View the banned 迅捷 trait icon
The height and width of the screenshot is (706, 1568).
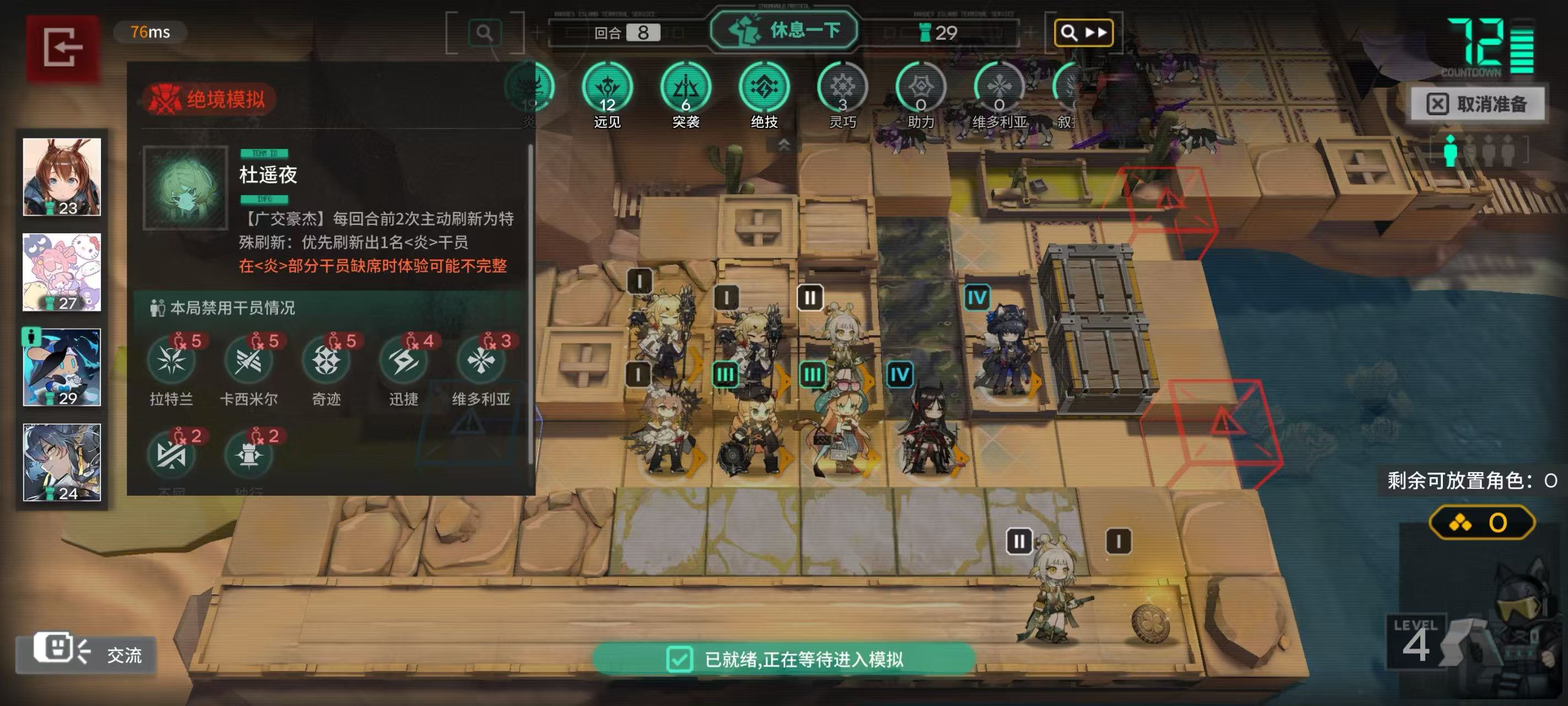[x=404, y=361]
